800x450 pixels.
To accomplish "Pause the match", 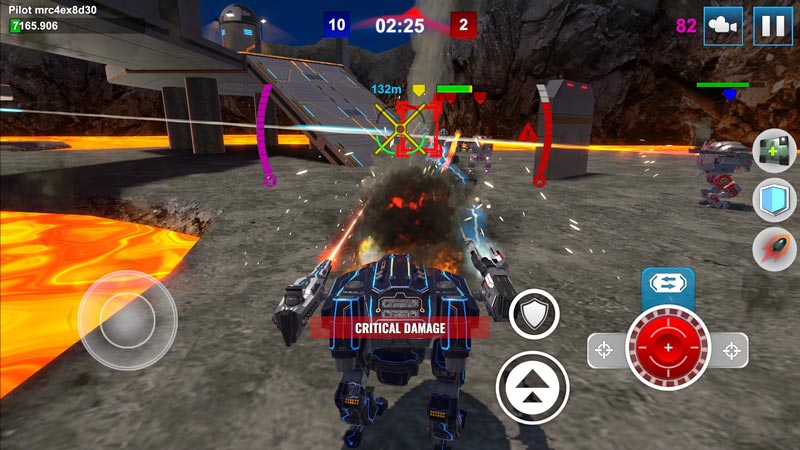I will coord(771,25).
